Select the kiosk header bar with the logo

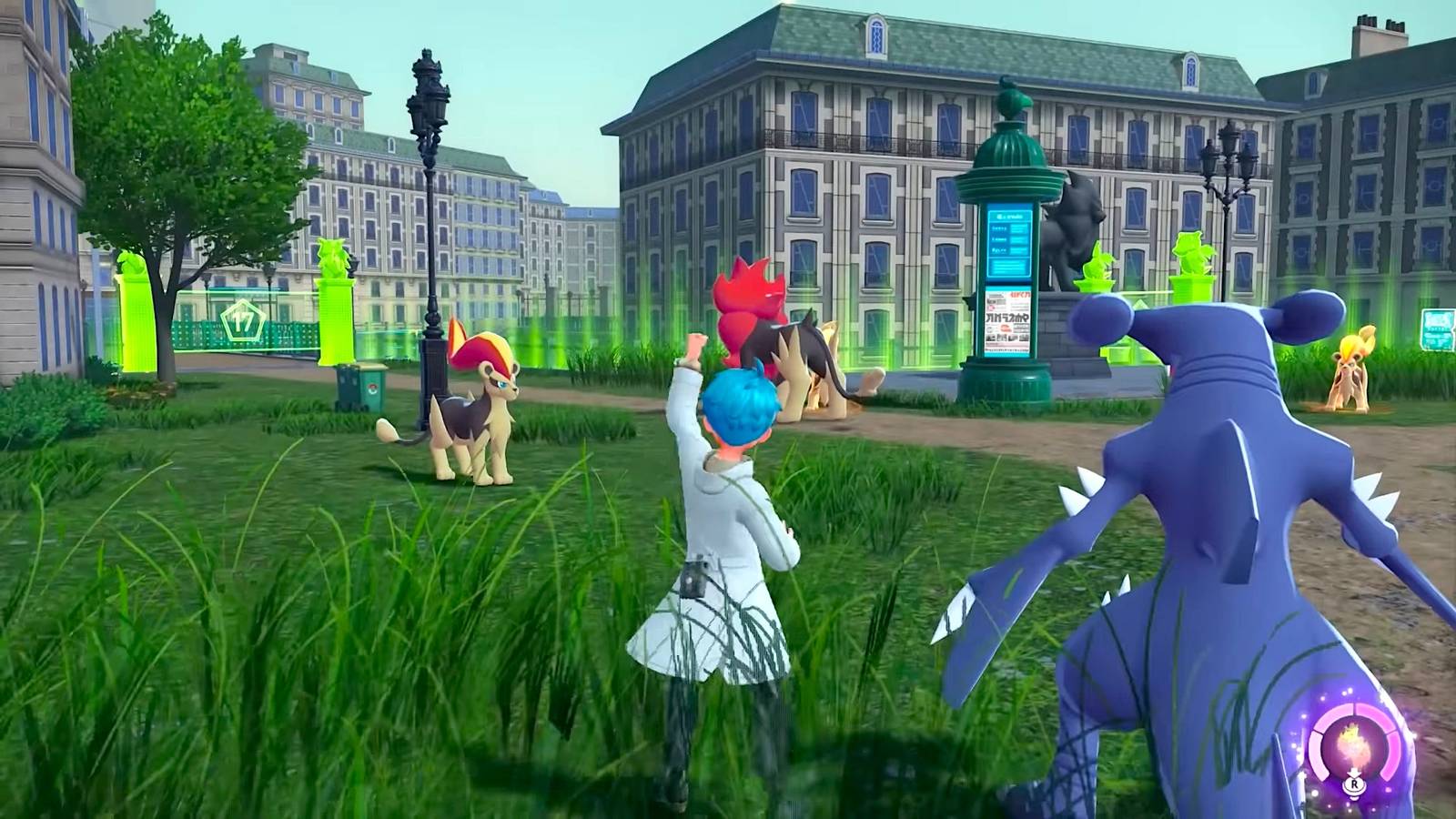tap(1008, 216)
